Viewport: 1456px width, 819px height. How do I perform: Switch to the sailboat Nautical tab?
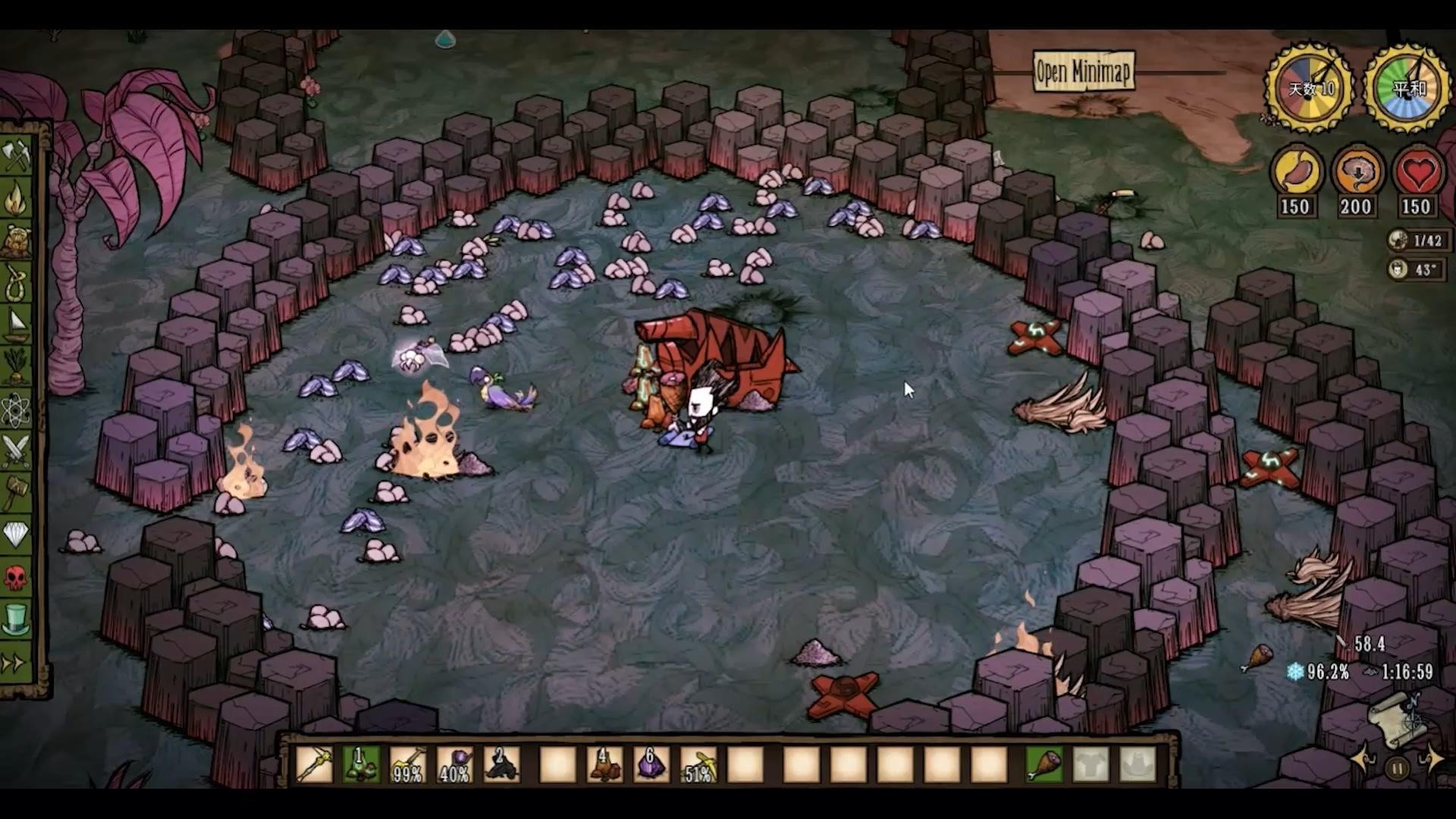(17, 325)
